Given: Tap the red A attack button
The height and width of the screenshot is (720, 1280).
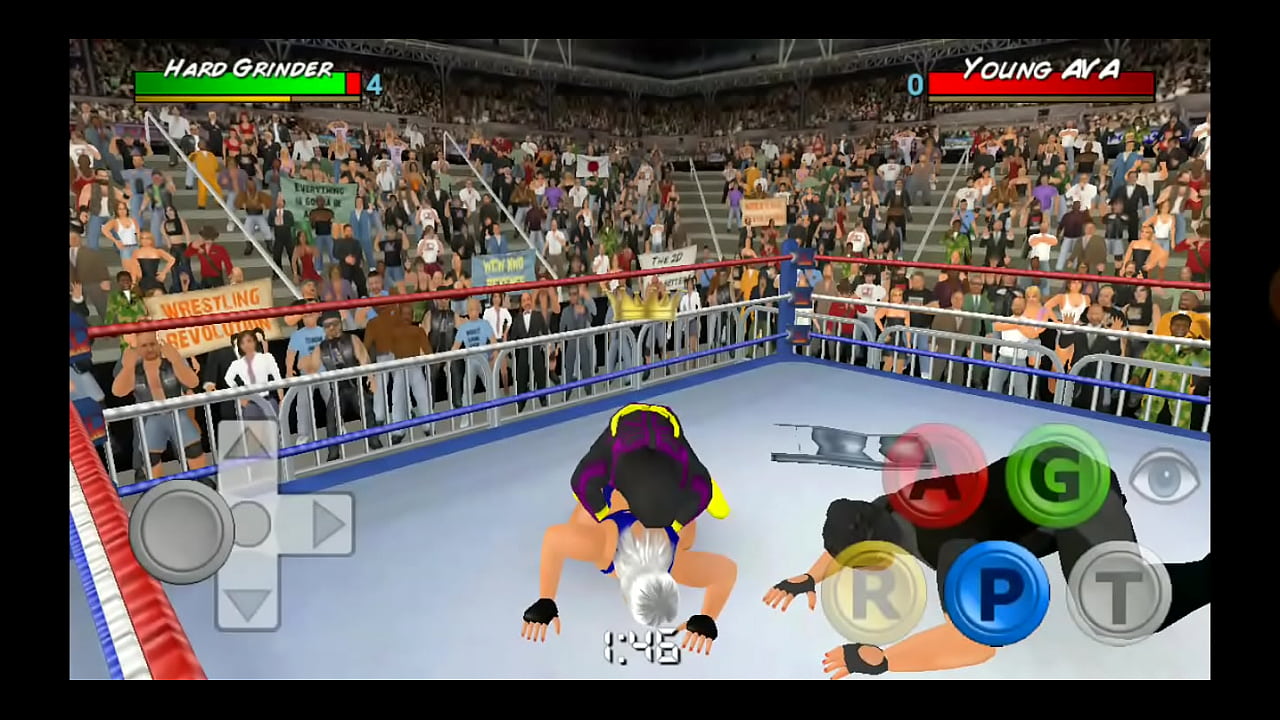Looking at the screenshot, I should [x=934, y=476].
